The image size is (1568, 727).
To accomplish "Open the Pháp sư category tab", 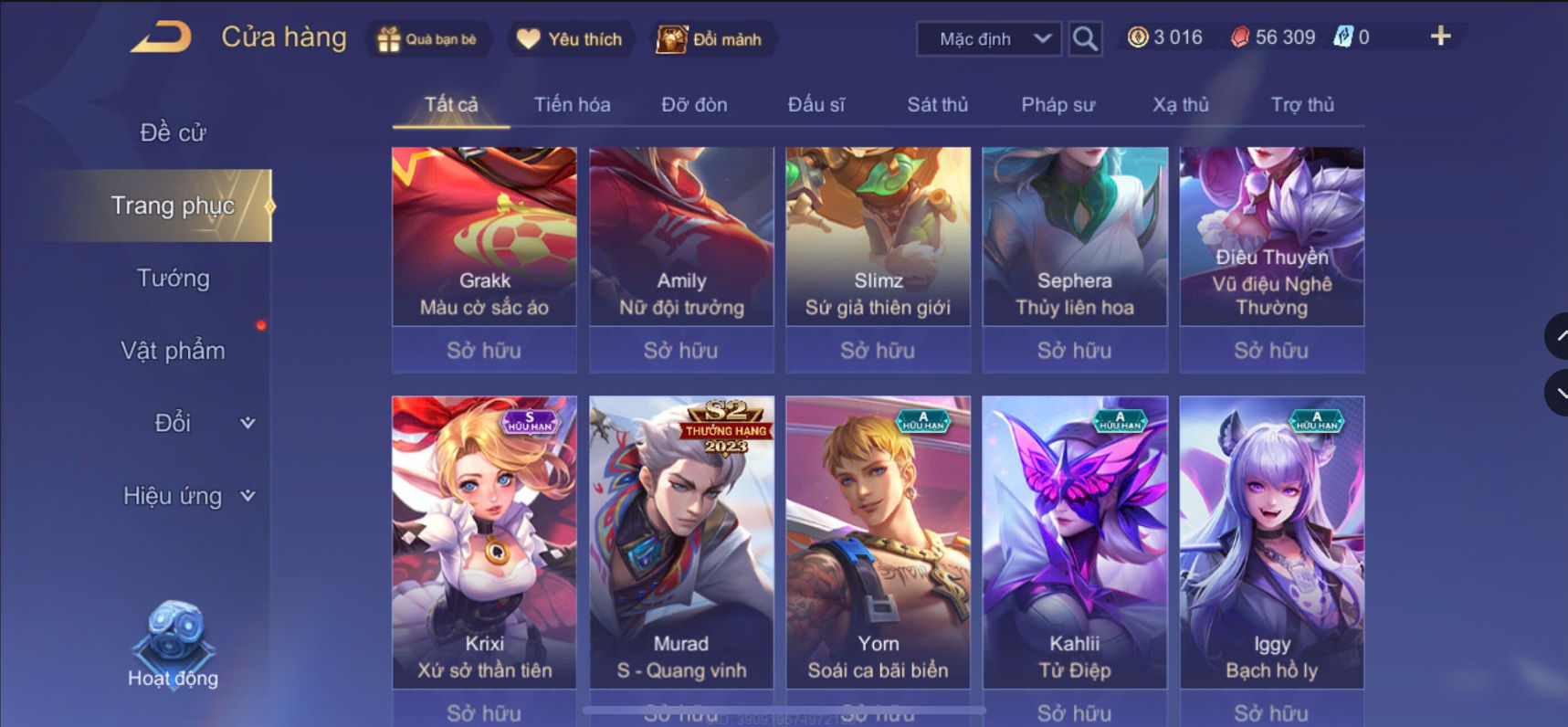I will coord(1057,104).
